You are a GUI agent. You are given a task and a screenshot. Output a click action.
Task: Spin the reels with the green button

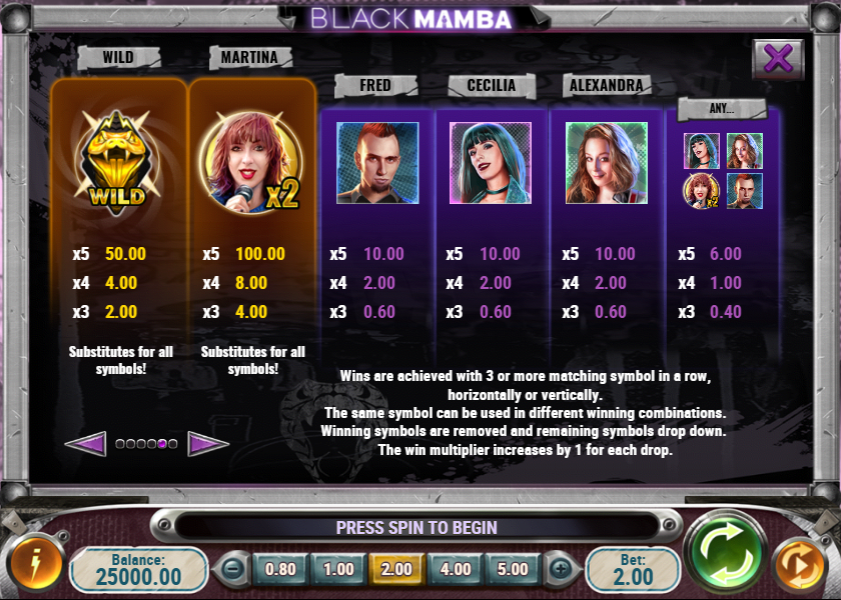click(726, 551)
